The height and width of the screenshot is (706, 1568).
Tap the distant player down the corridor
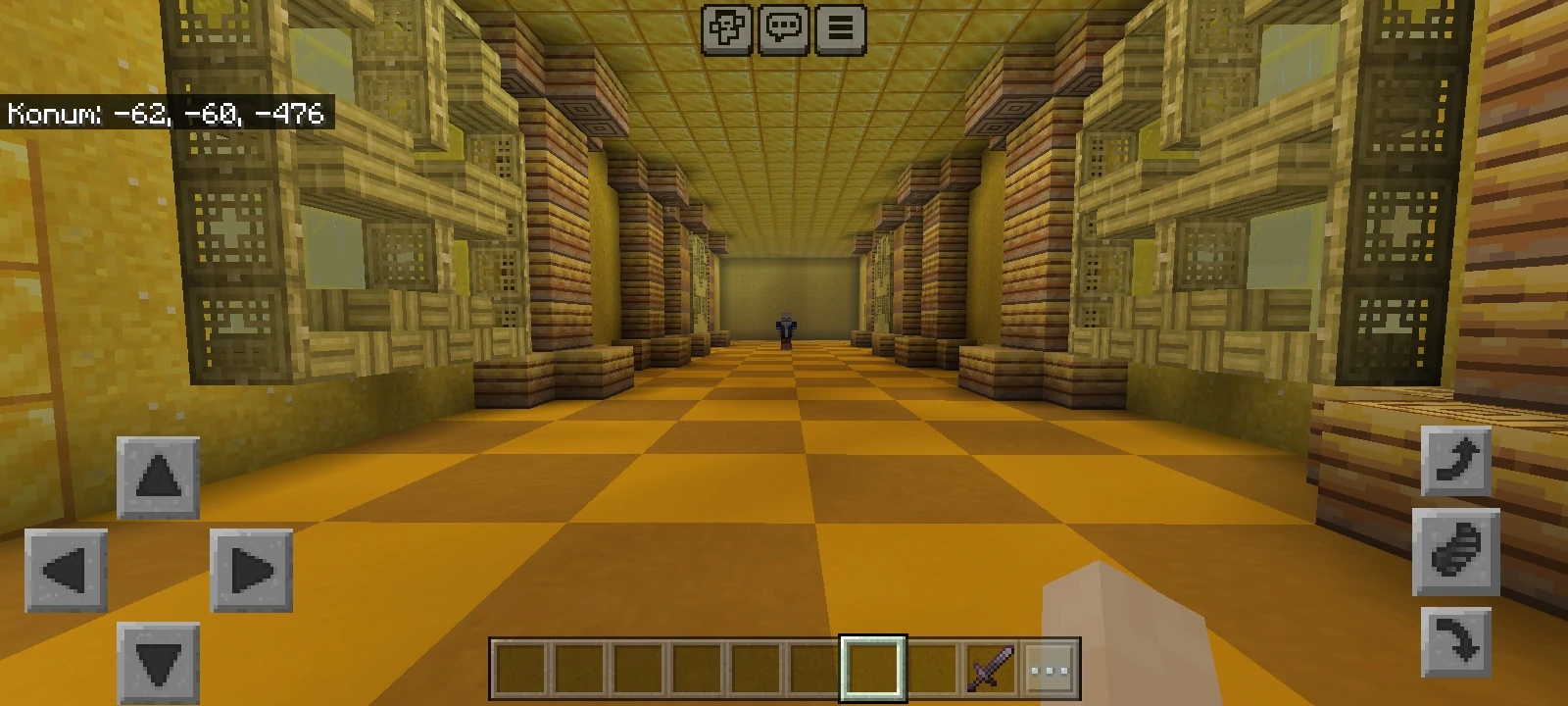coord(785,327)
